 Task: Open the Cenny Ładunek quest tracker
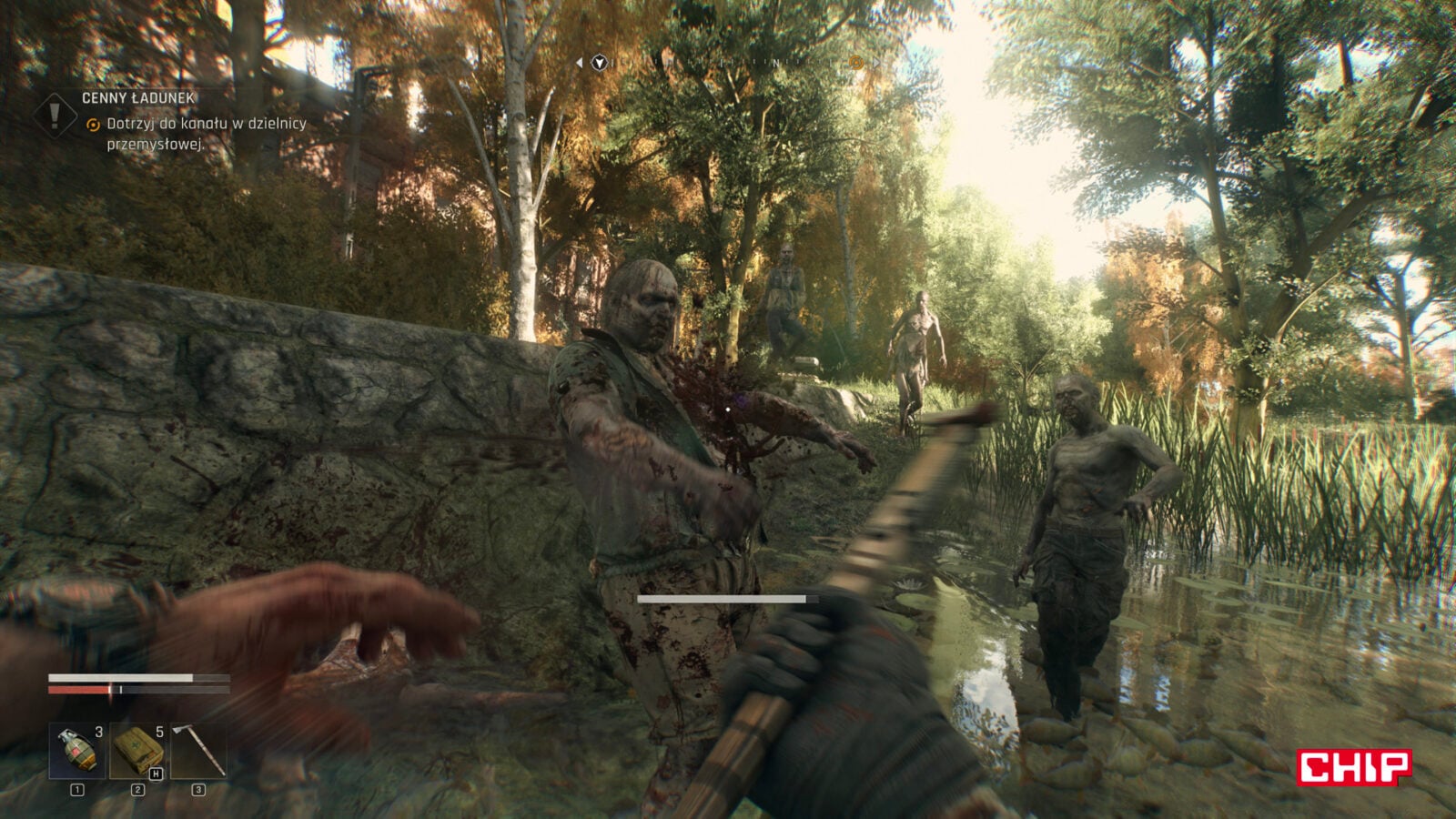pyautogui.click(x=138, y=98)
